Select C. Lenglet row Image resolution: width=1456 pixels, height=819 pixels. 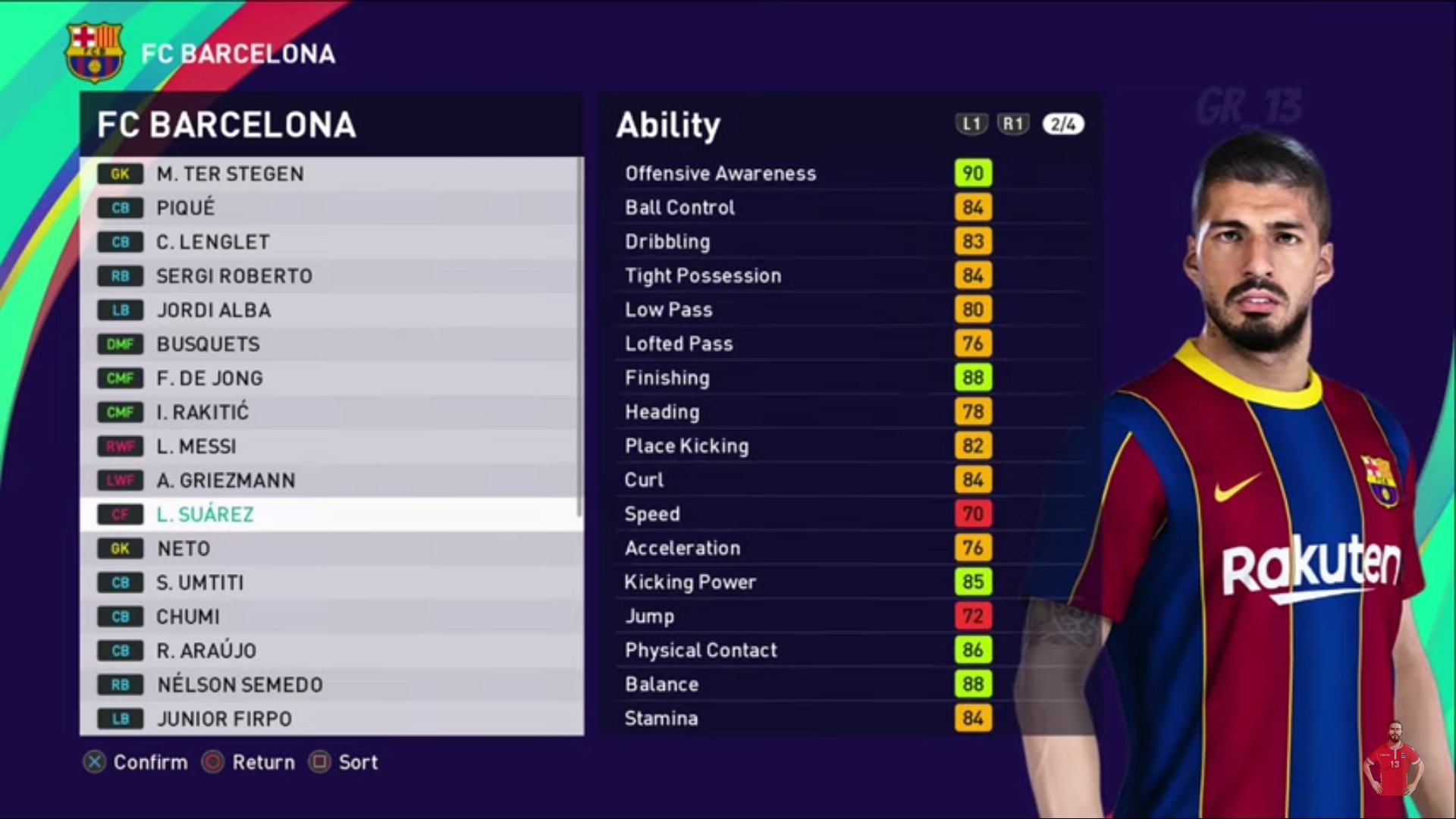pos(331,242)
